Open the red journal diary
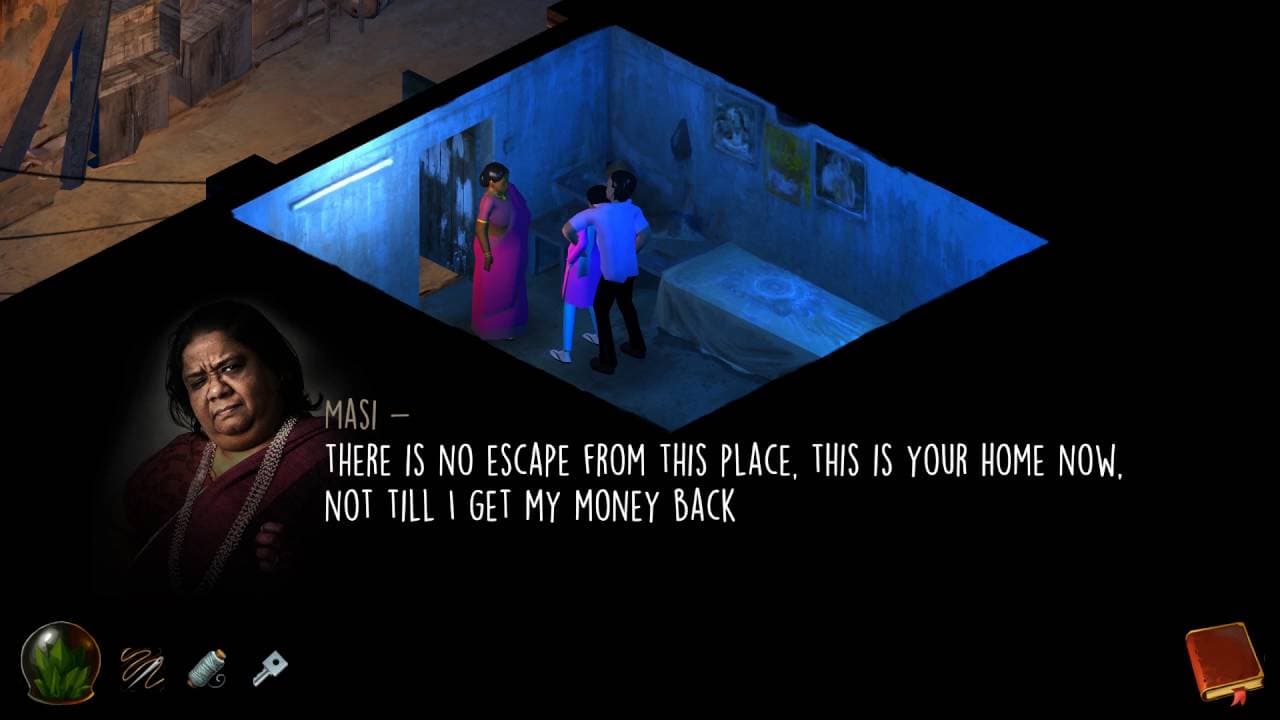The width and height of the screenshot is (1280, 720). 1224,662
